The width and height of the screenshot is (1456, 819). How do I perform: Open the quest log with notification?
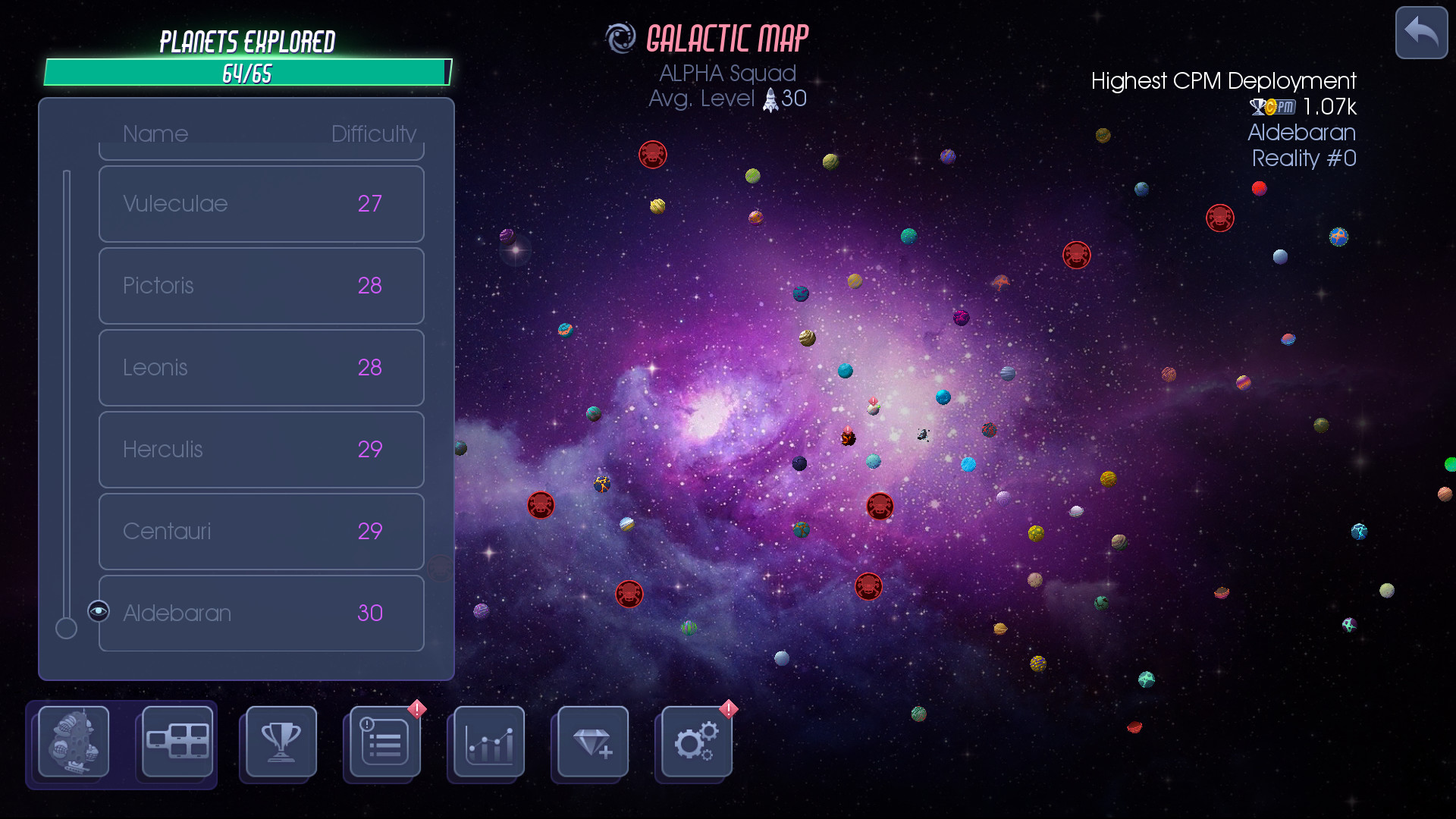(x=382, y=743)
